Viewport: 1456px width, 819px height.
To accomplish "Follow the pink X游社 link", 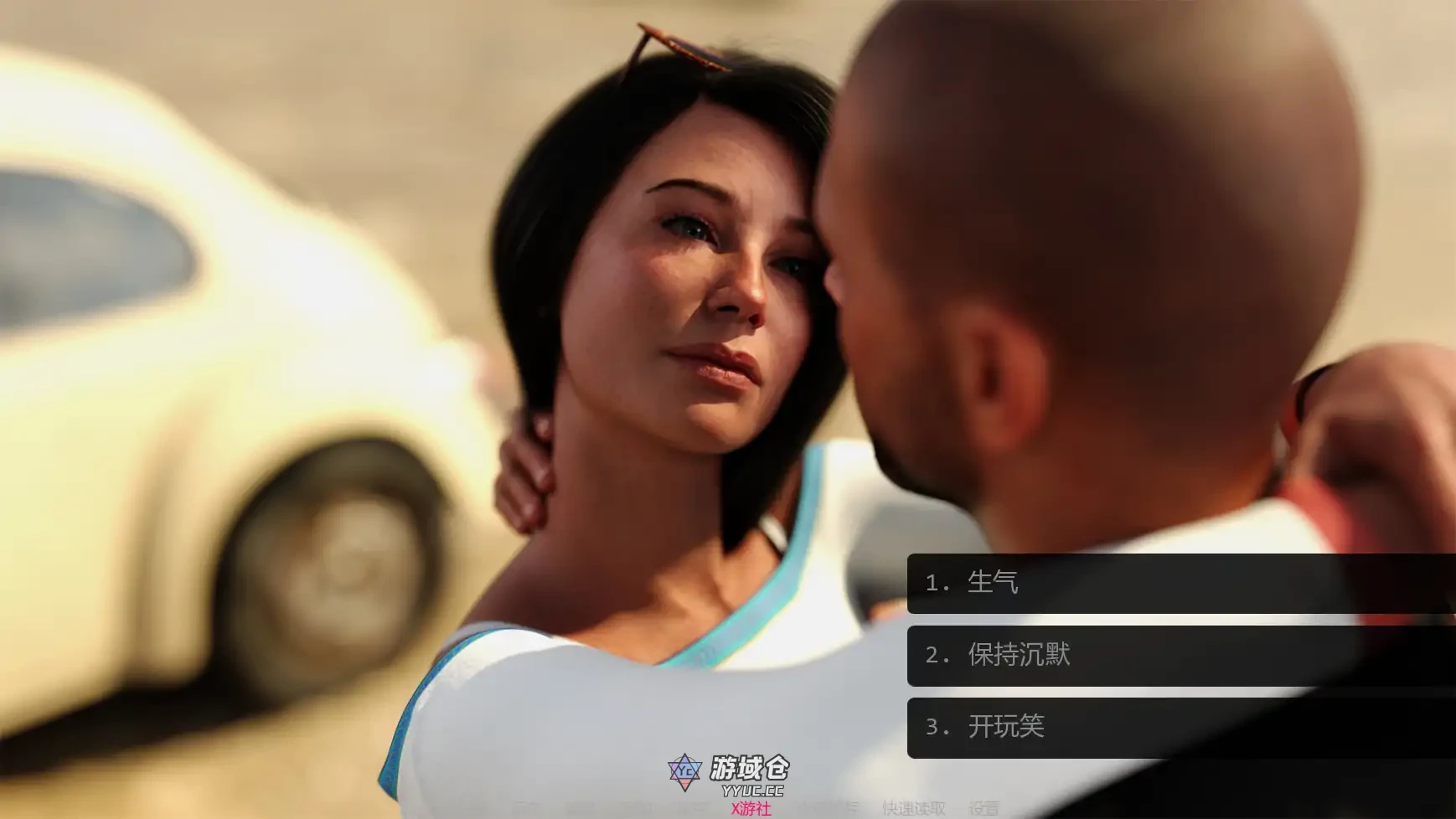I will coord(750,808).
